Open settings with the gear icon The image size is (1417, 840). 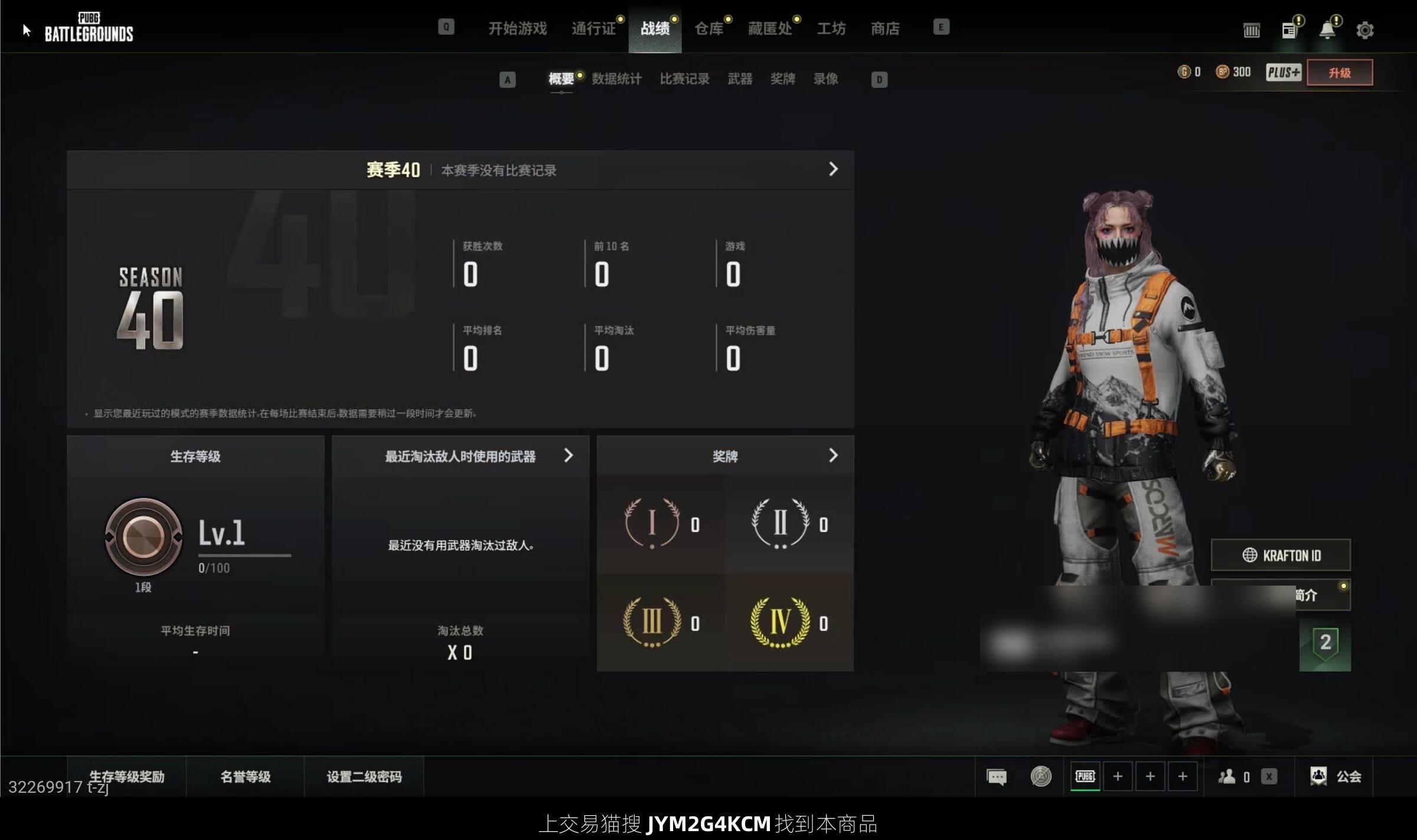(1364, 30)
